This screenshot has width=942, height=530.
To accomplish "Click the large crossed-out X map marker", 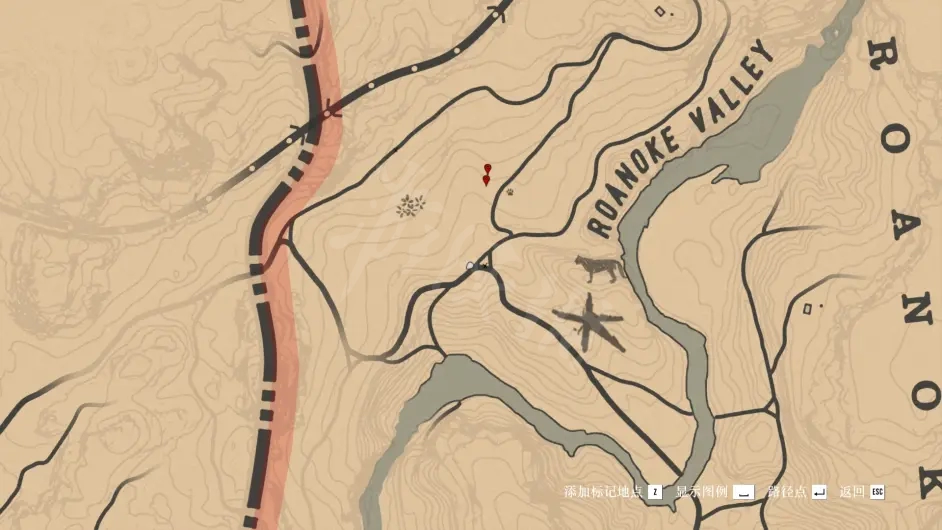I will (x=589, y=322).
